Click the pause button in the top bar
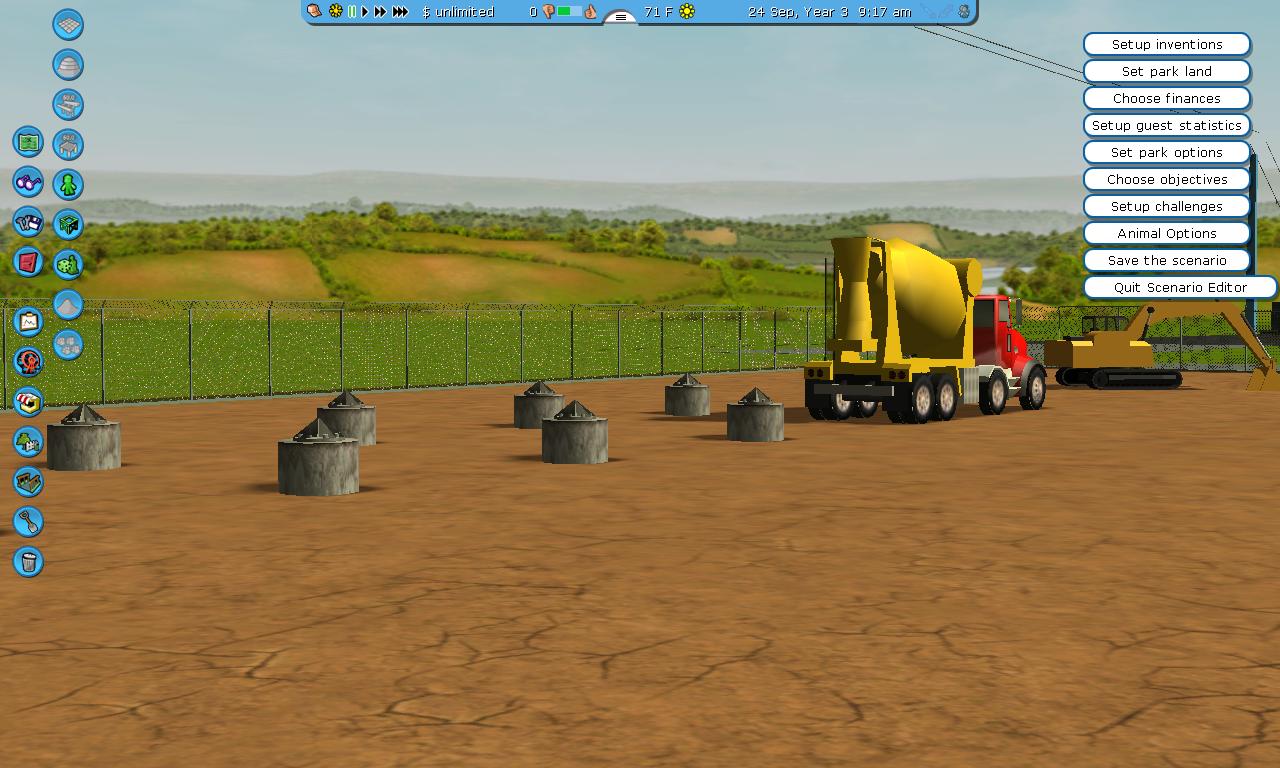Viewport: 1280px width, 768px height. pos(352,12)
